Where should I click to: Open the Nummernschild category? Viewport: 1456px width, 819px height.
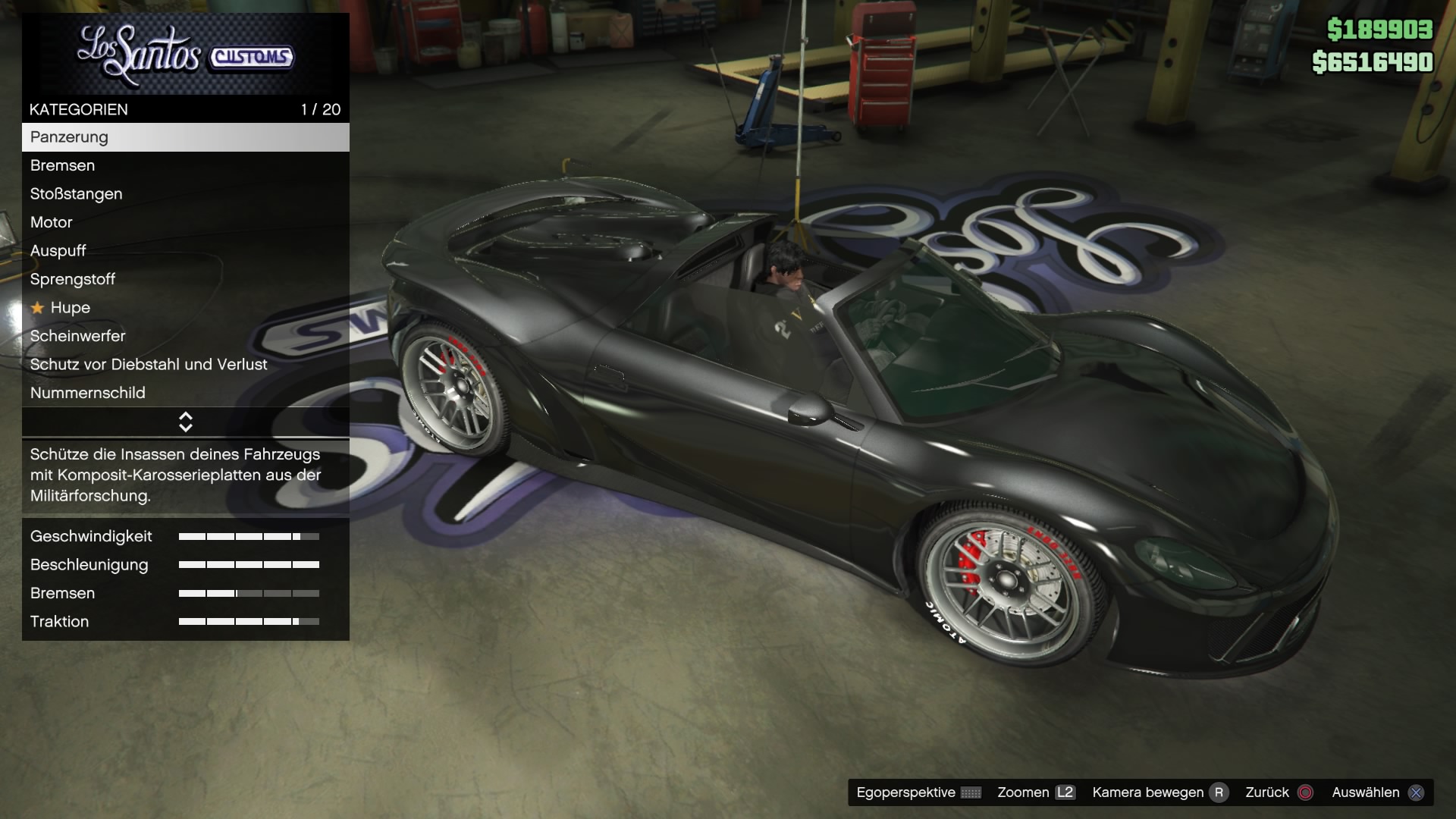[x=185, y=393]
